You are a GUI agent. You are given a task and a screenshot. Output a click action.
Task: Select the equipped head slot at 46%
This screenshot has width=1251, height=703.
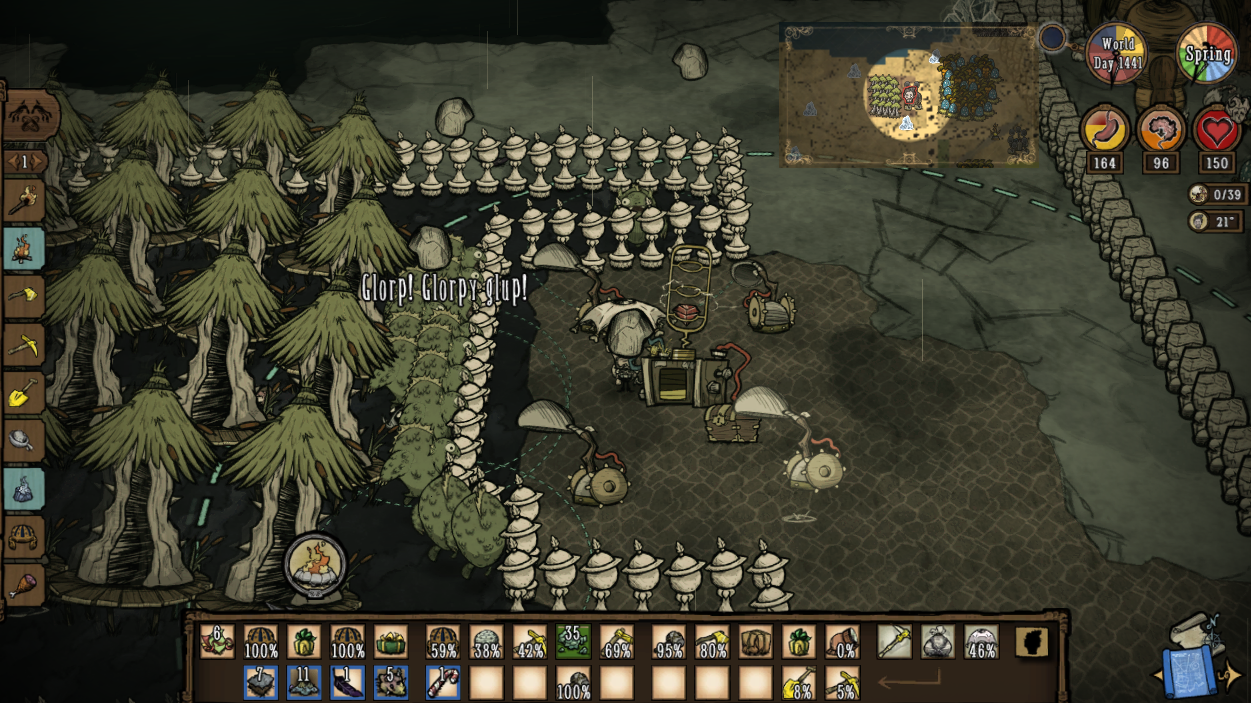pyautogui.click(x=981, y=641)
